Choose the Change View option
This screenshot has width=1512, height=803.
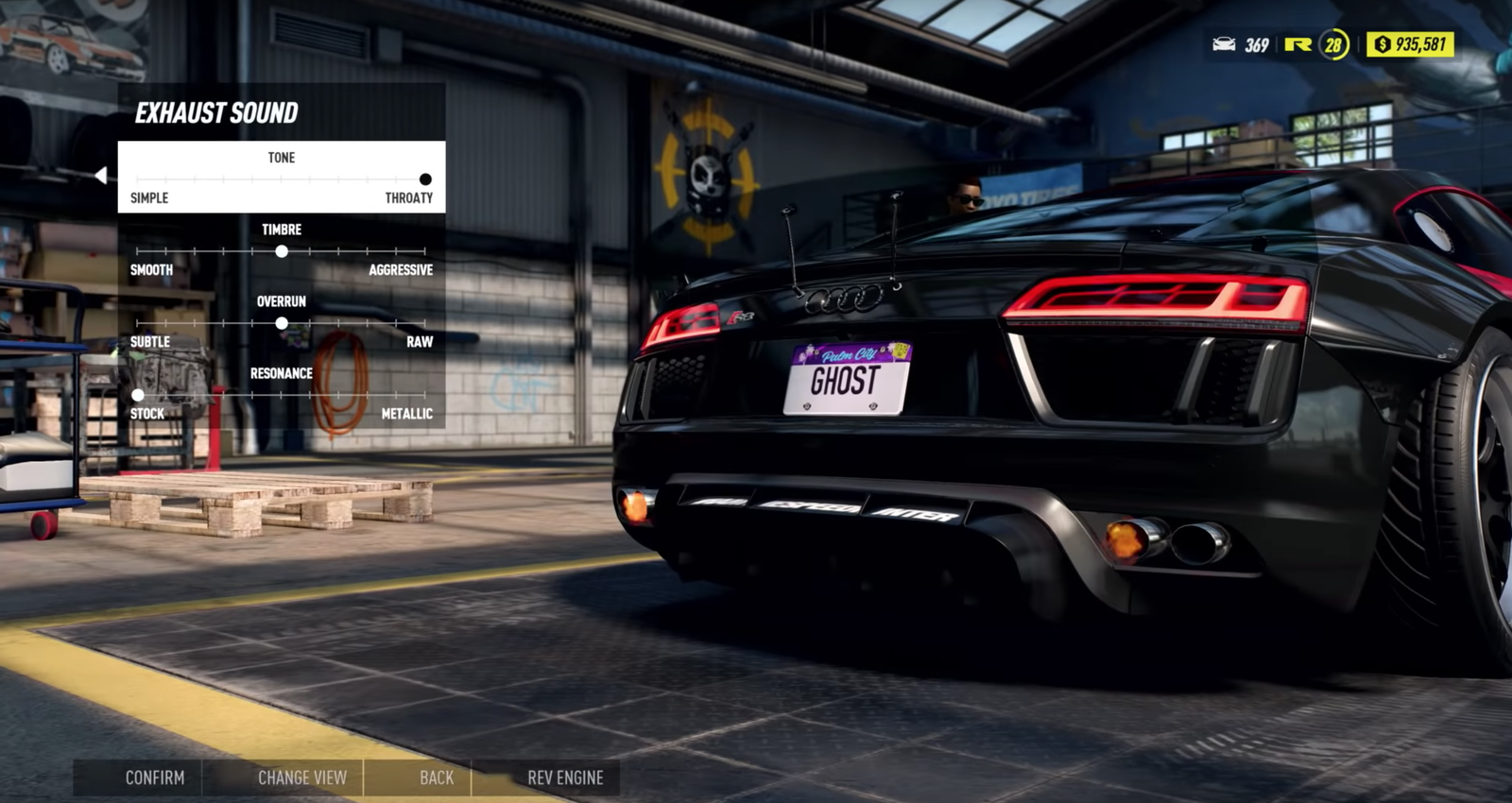(x=302, y=777)
